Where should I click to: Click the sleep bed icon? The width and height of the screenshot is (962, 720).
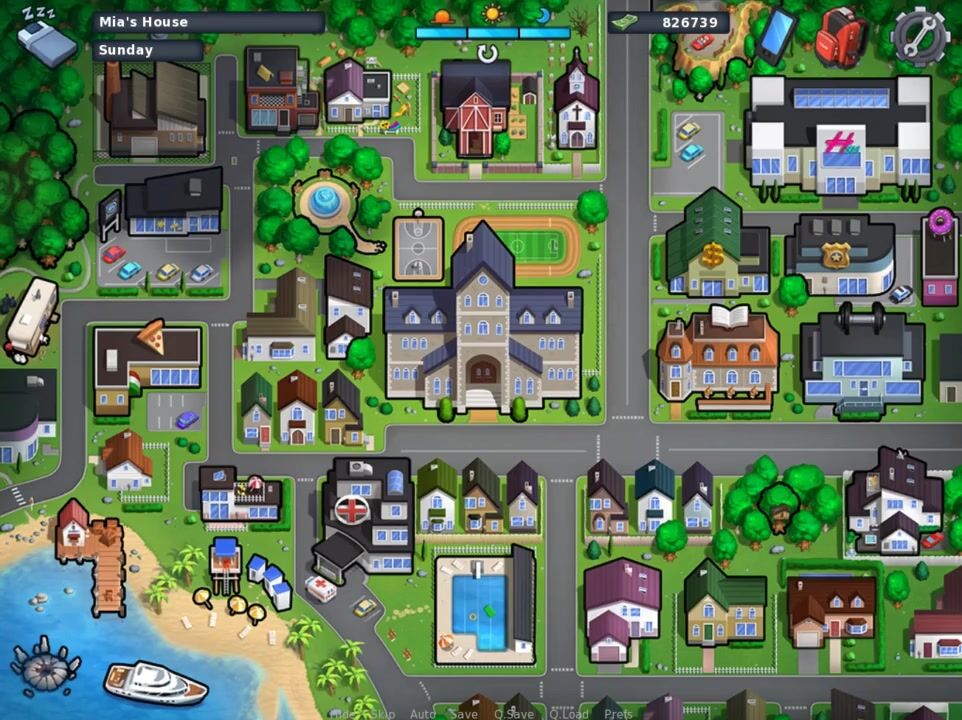point(45,38)
